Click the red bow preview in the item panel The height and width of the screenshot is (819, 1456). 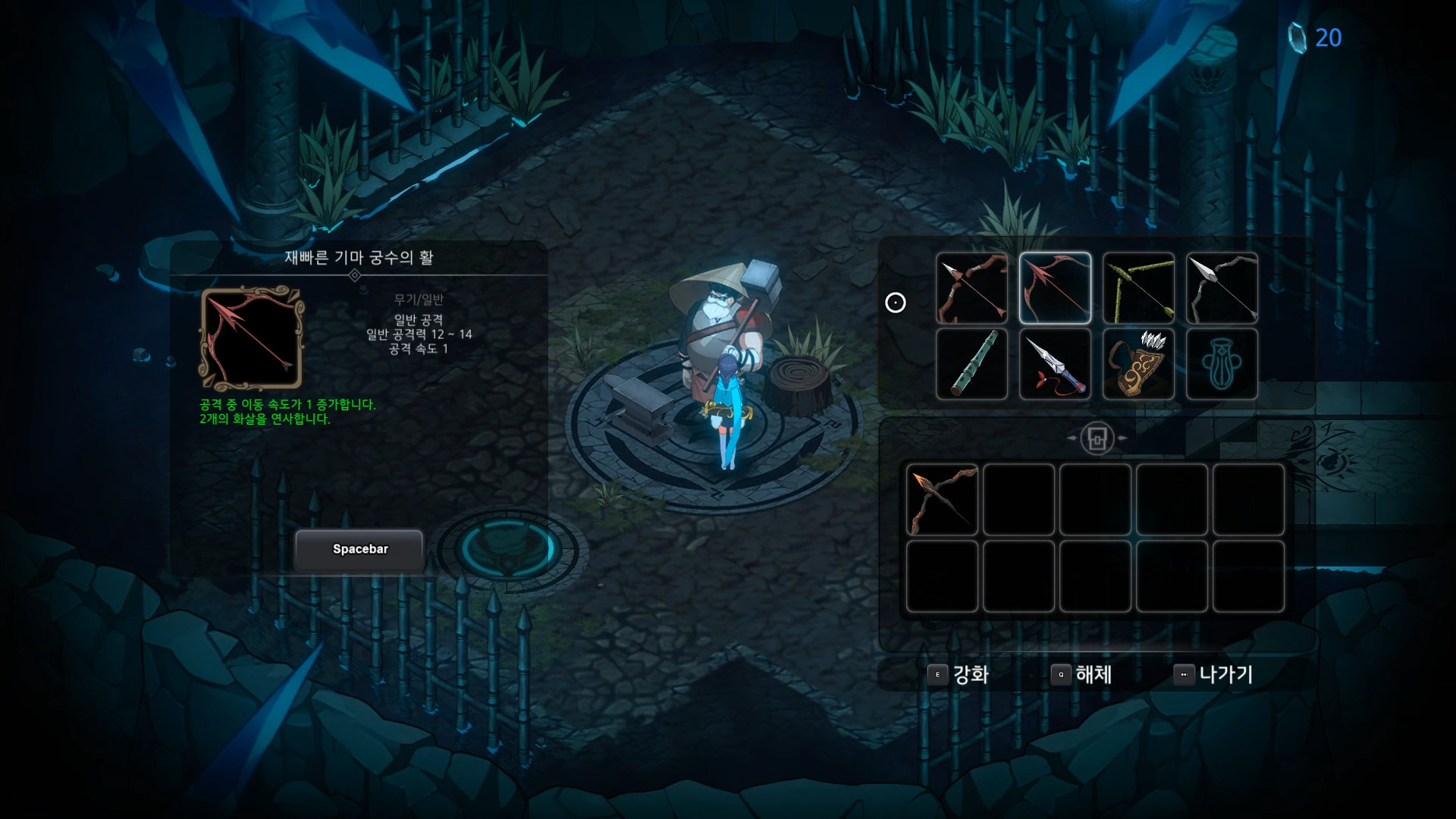coord(251,338)
